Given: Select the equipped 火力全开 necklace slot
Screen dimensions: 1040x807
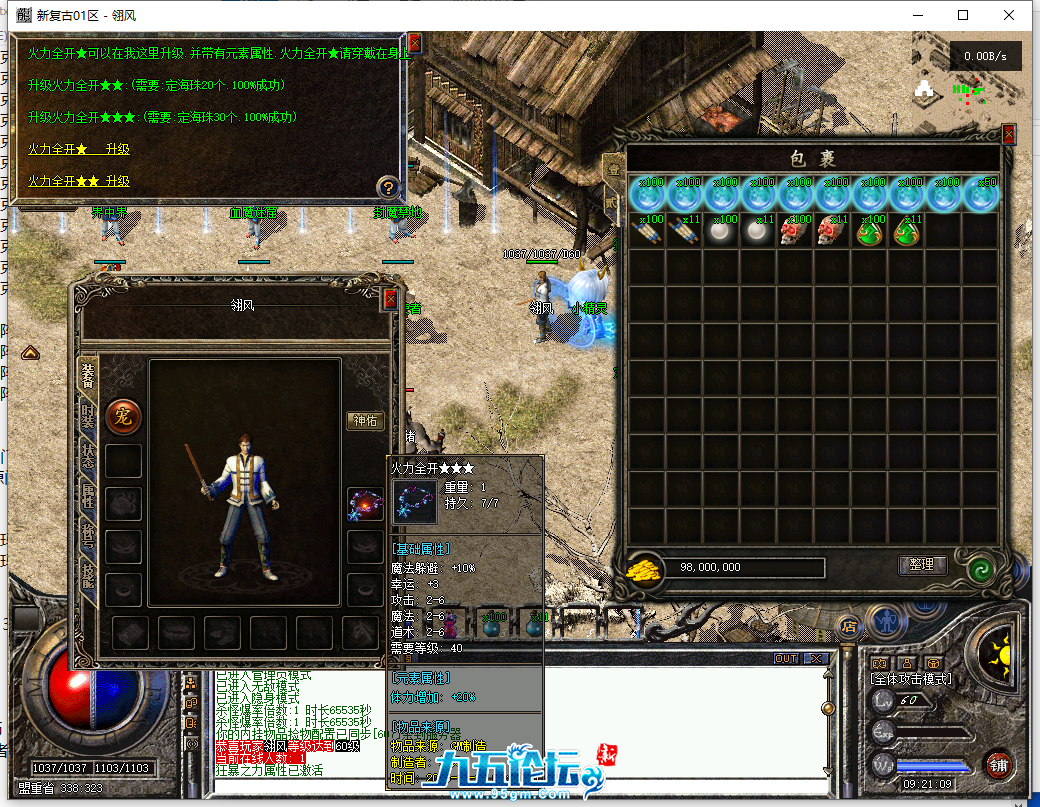Looking at the screenshot, I should [365, 504].
